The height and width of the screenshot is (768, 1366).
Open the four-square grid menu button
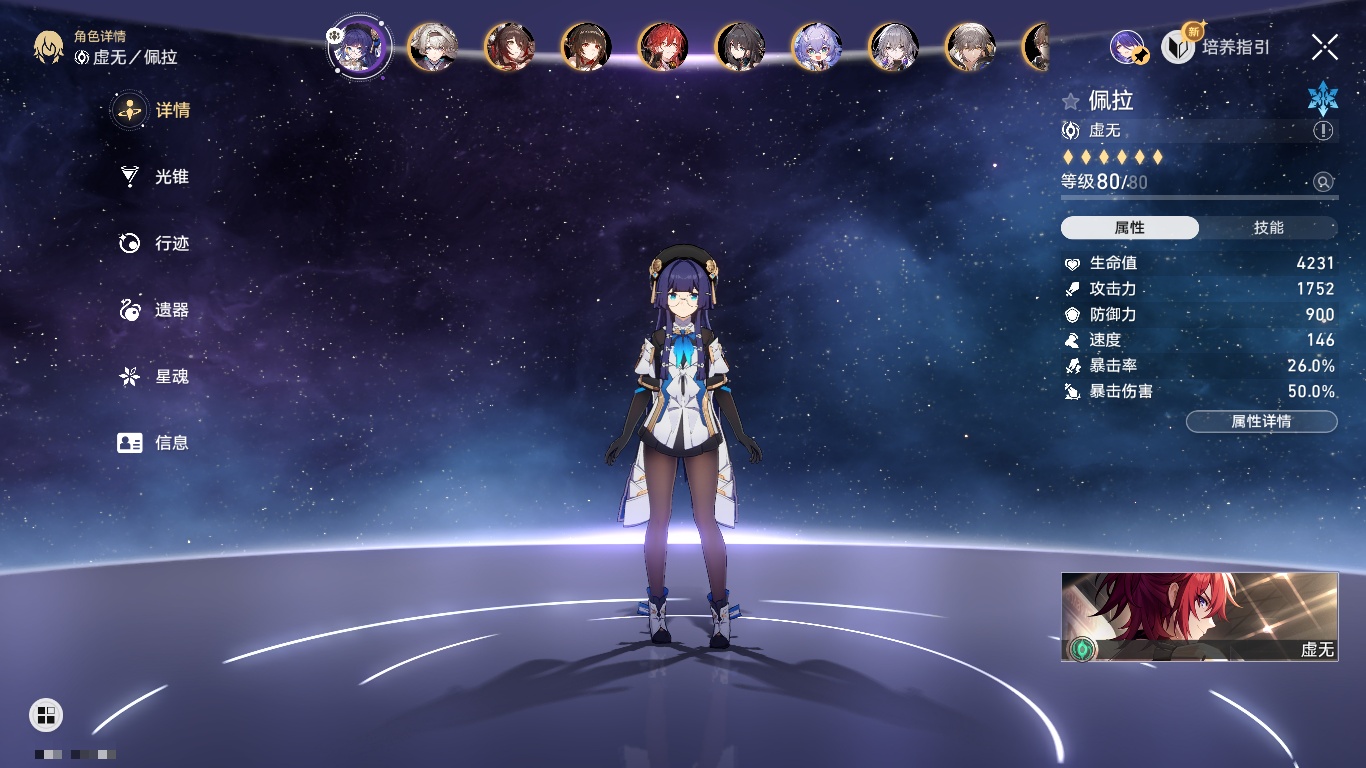coord(46,714)
